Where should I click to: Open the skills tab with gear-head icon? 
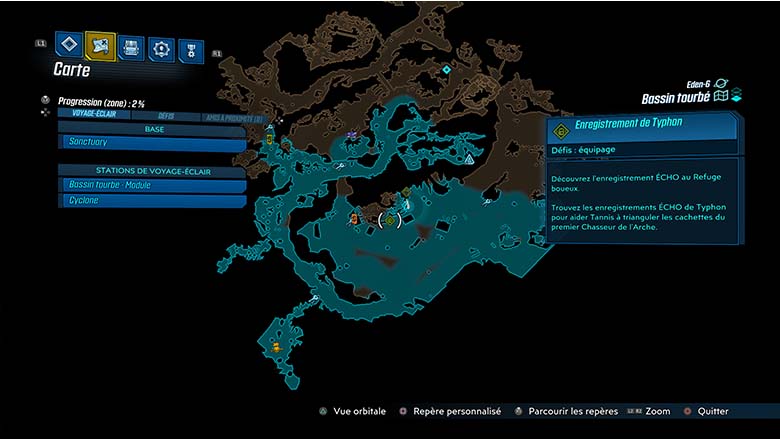161,48
